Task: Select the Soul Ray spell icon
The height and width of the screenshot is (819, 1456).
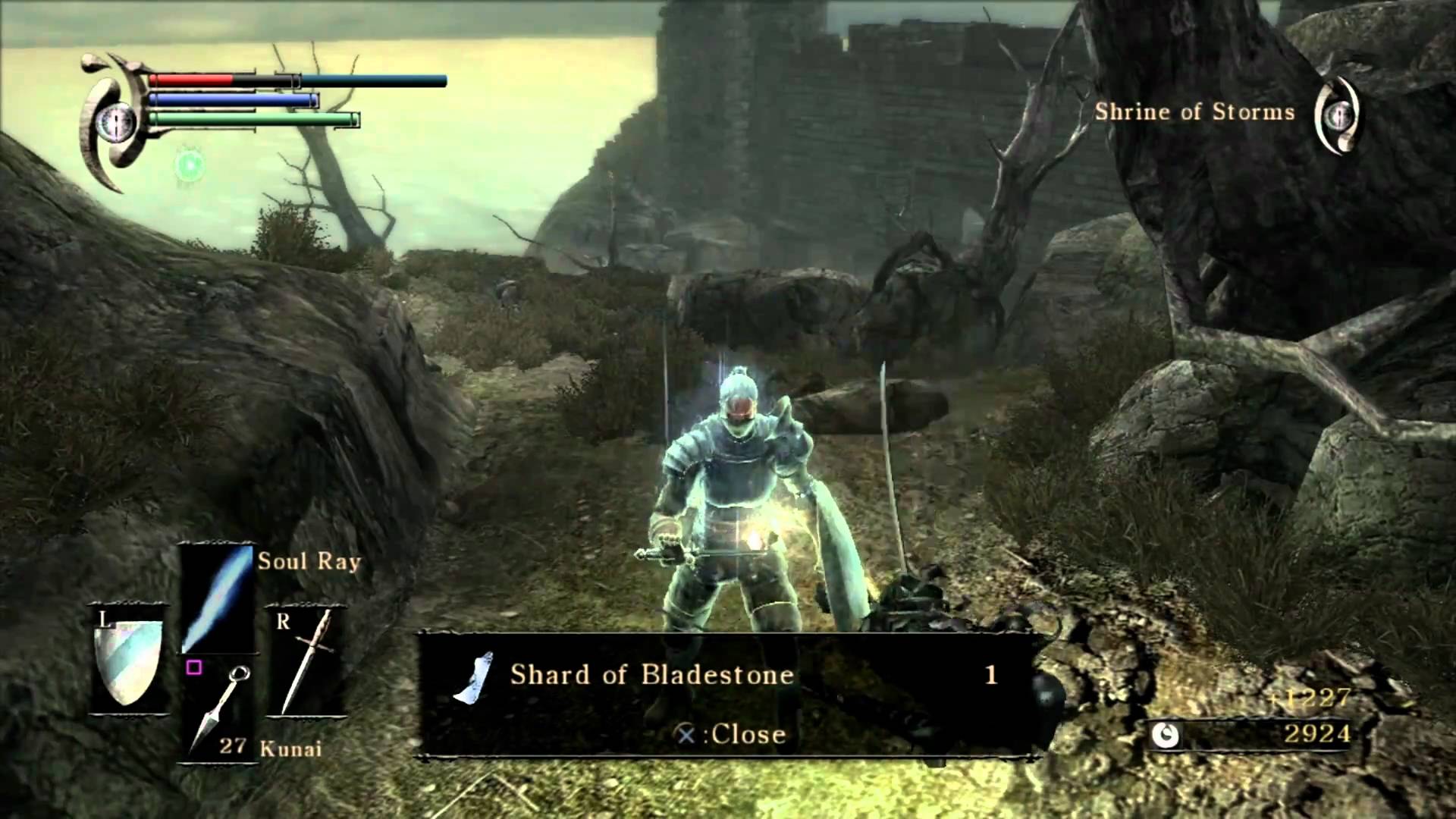Action: click(x=216, y=599)
